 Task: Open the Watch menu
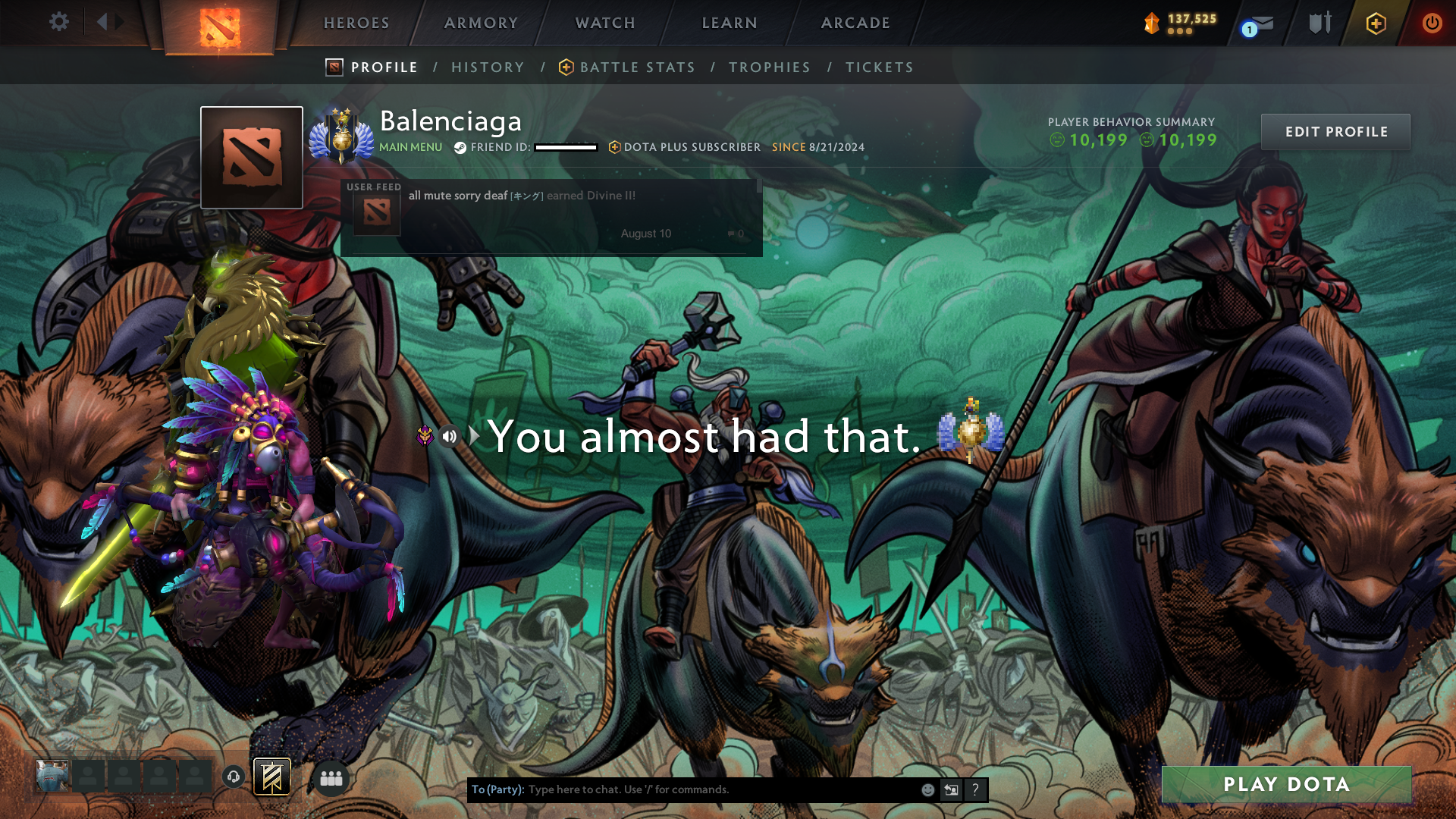click(x=604, y=23)
